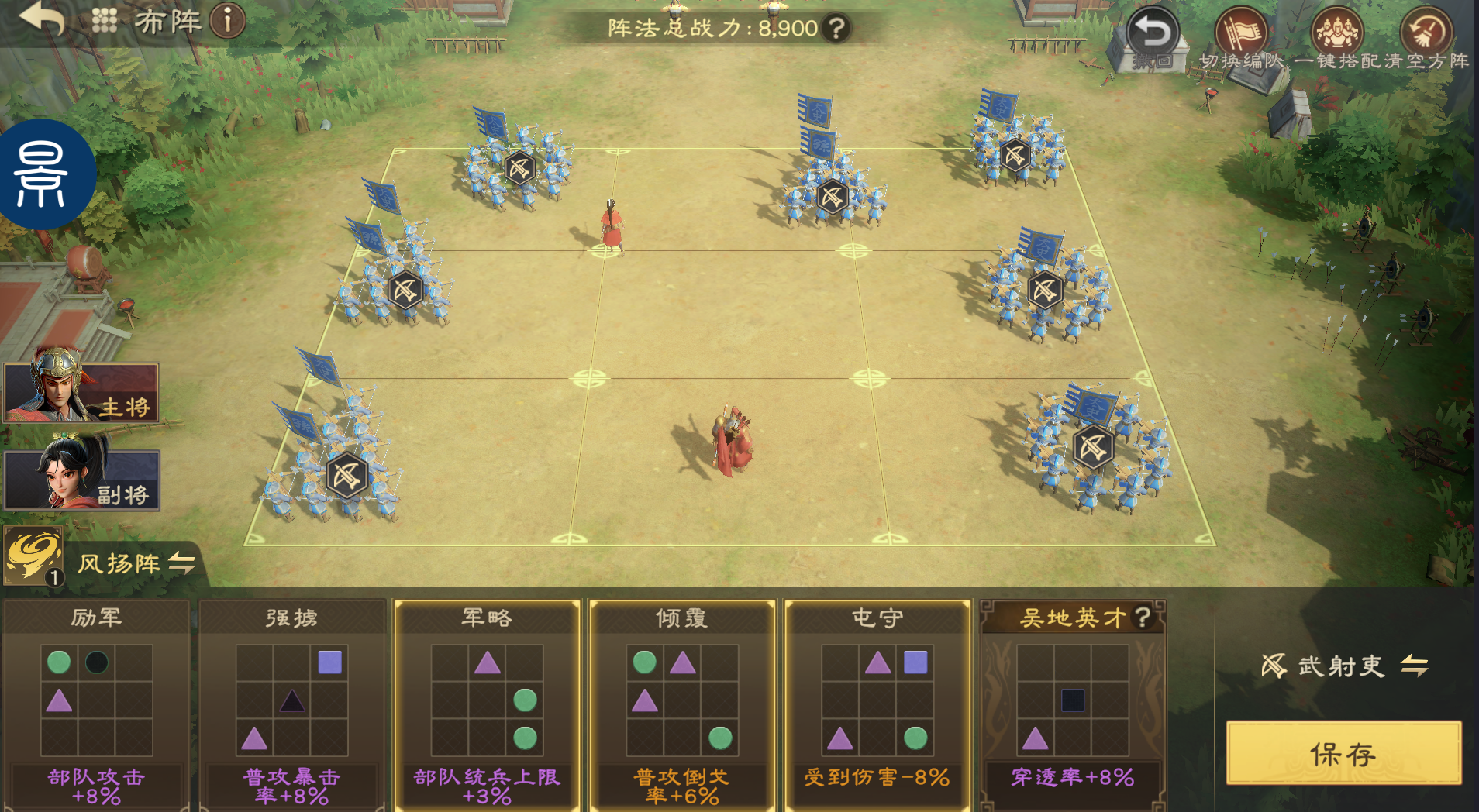Image resolution: width=1479 pixels, height=812 pixels.
Task: Go back using the top-left arrow
Action: [42, 19]
